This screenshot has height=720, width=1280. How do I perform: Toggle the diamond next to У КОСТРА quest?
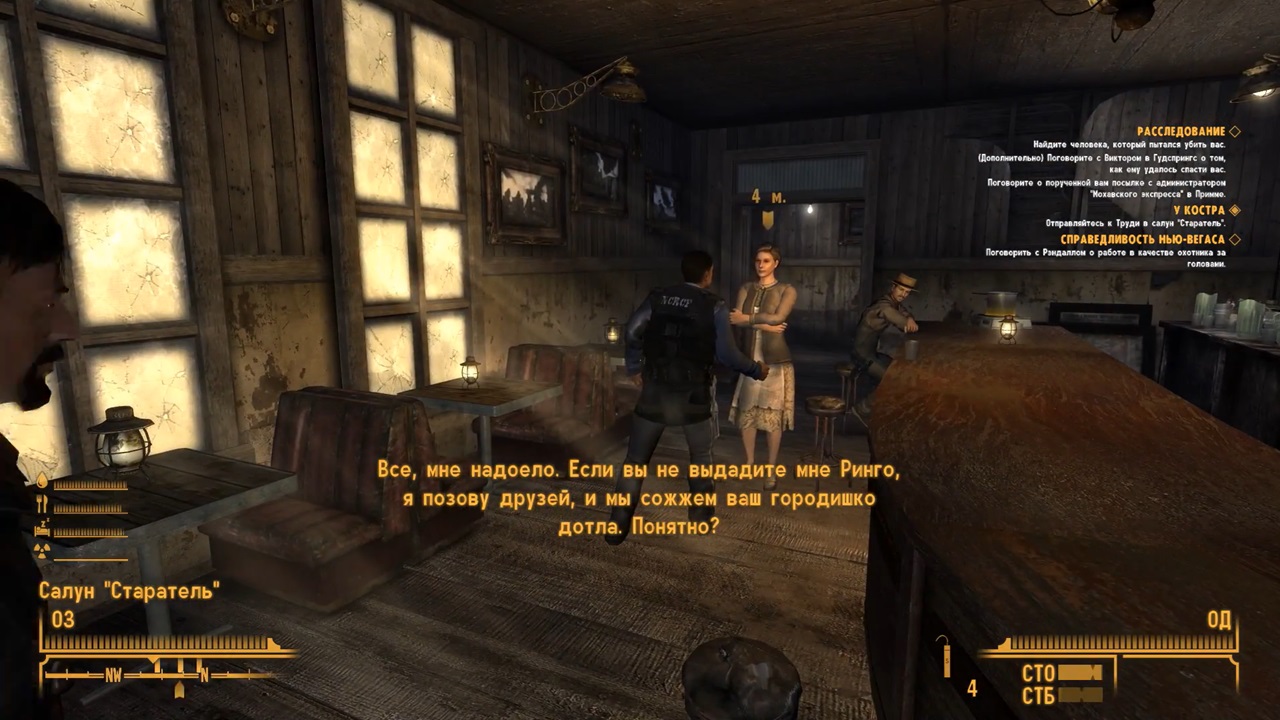[1235, 210]
